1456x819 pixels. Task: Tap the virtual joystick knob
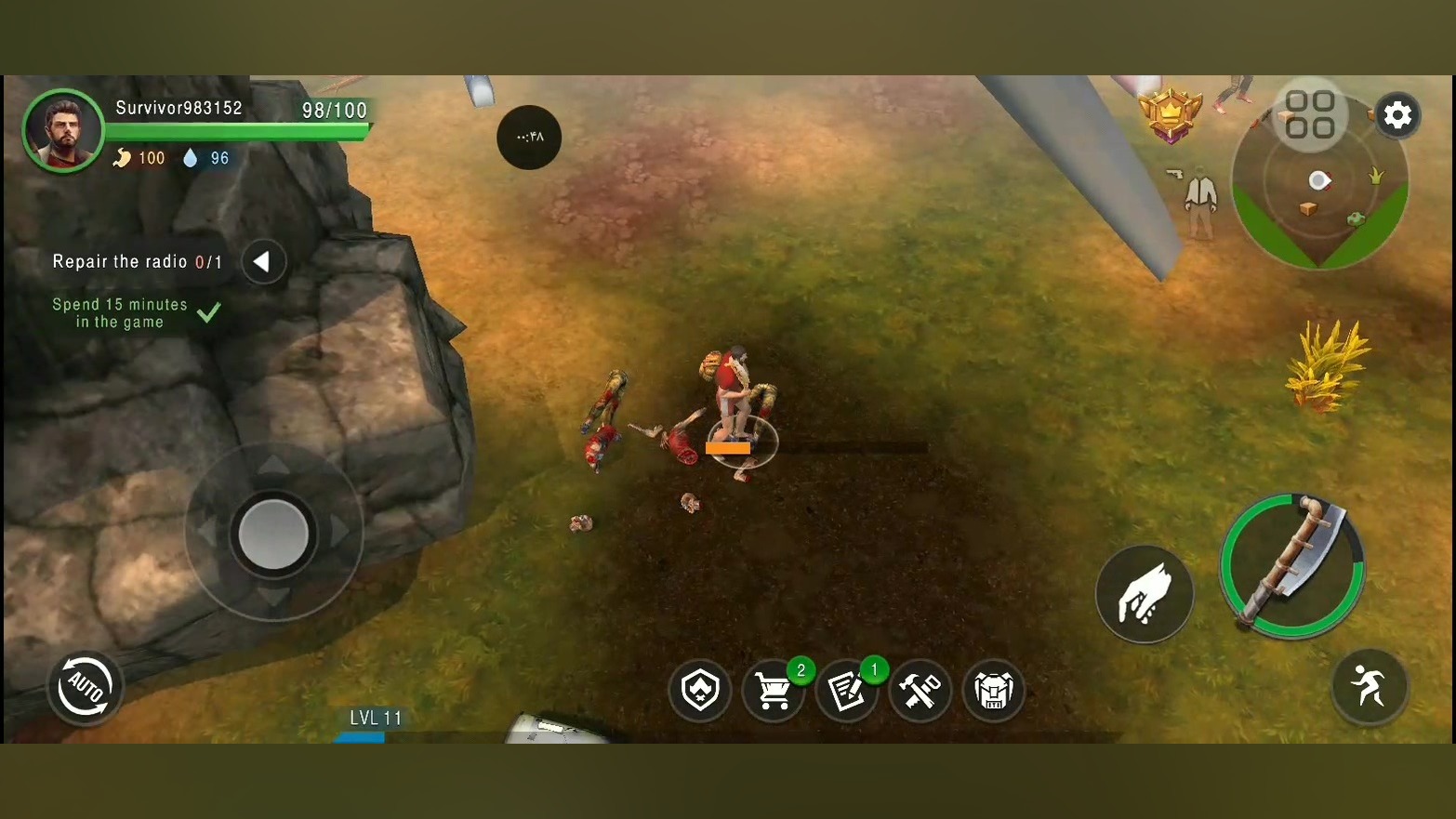tap(273, 534)
